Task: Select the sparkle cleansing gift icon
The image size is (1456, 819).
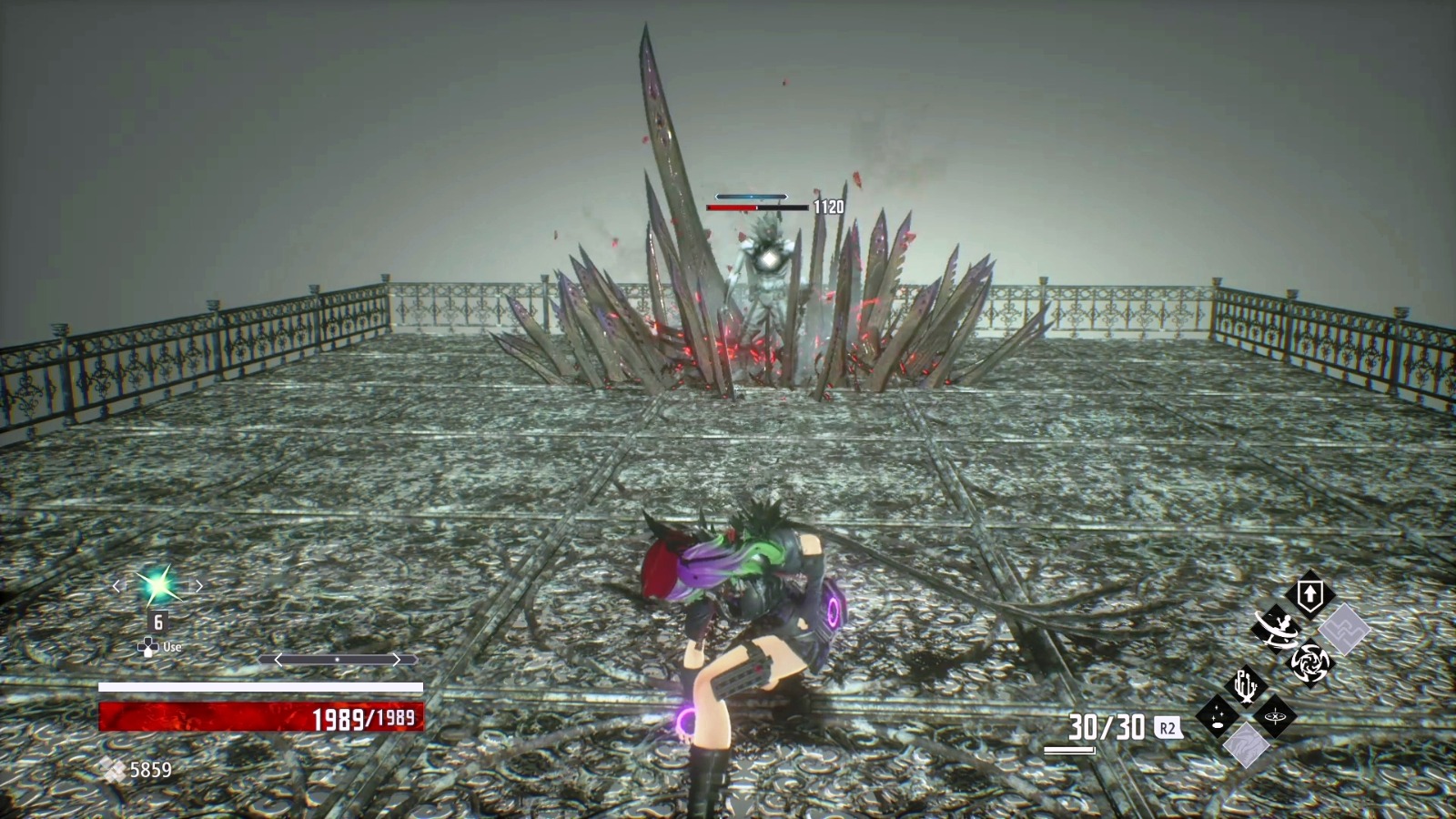Action: [1218, 717]
